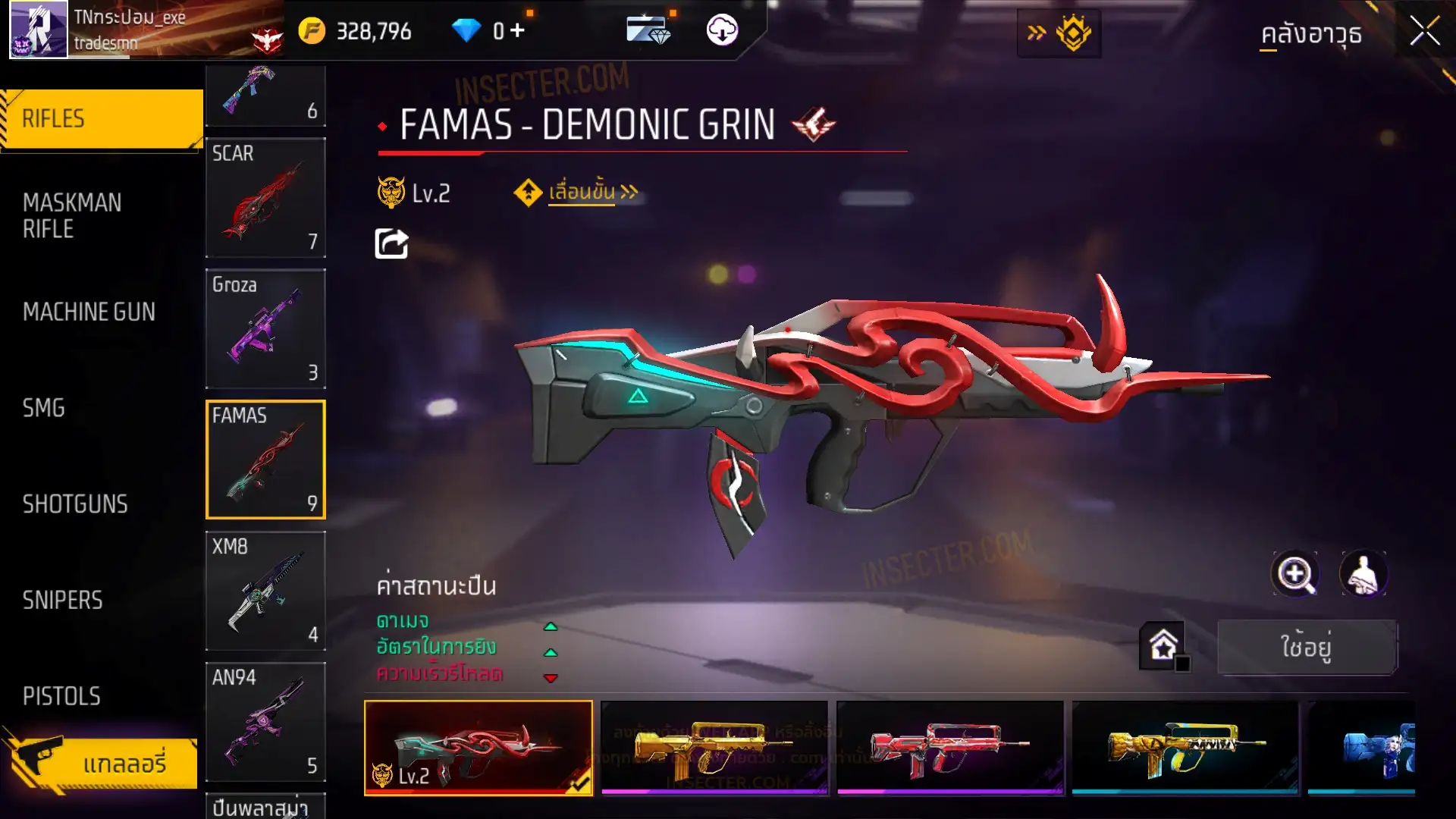
Task: Select the RIFLES category tab
Action: click(102, 119)
